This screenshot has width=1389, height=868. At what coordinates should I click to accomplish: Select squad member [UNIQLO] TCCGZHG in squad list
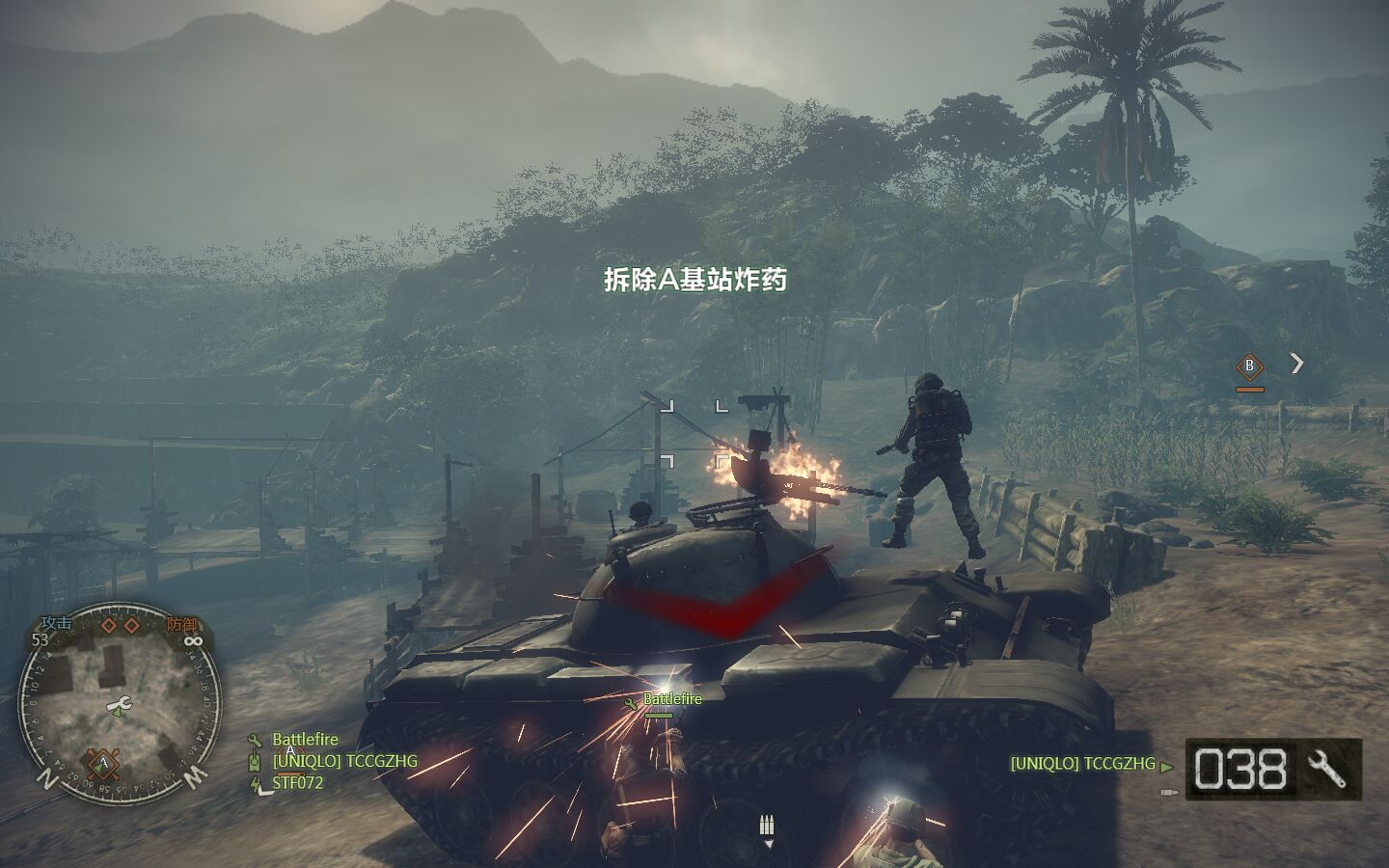(344, 761)
